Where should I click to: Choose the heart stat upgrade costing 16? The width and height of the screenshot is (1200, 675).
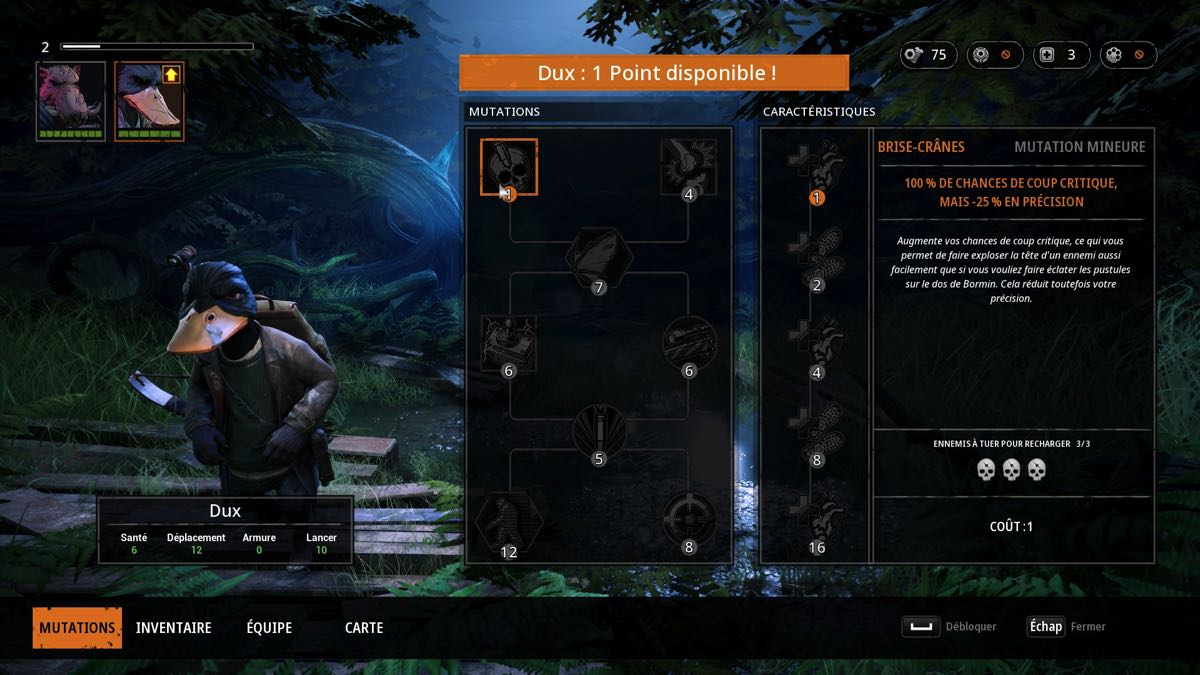pyautogui.click(x=817, y=520)
